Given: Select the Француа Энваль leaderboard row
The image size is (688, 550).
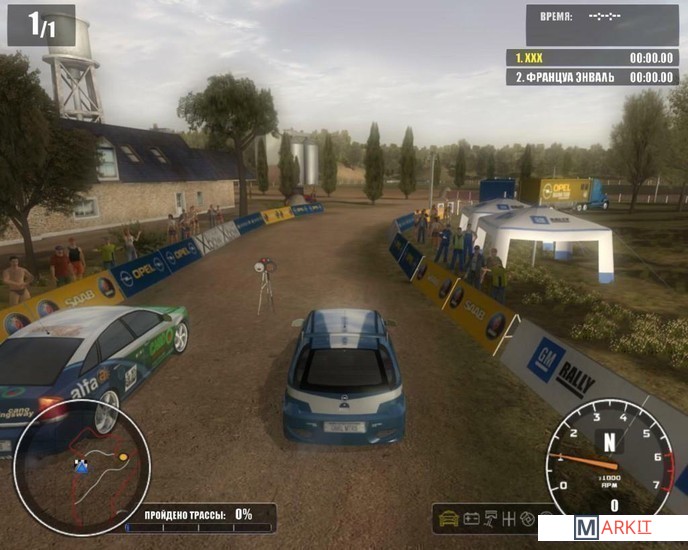Looking at the screenshot, I should (592, 77).
